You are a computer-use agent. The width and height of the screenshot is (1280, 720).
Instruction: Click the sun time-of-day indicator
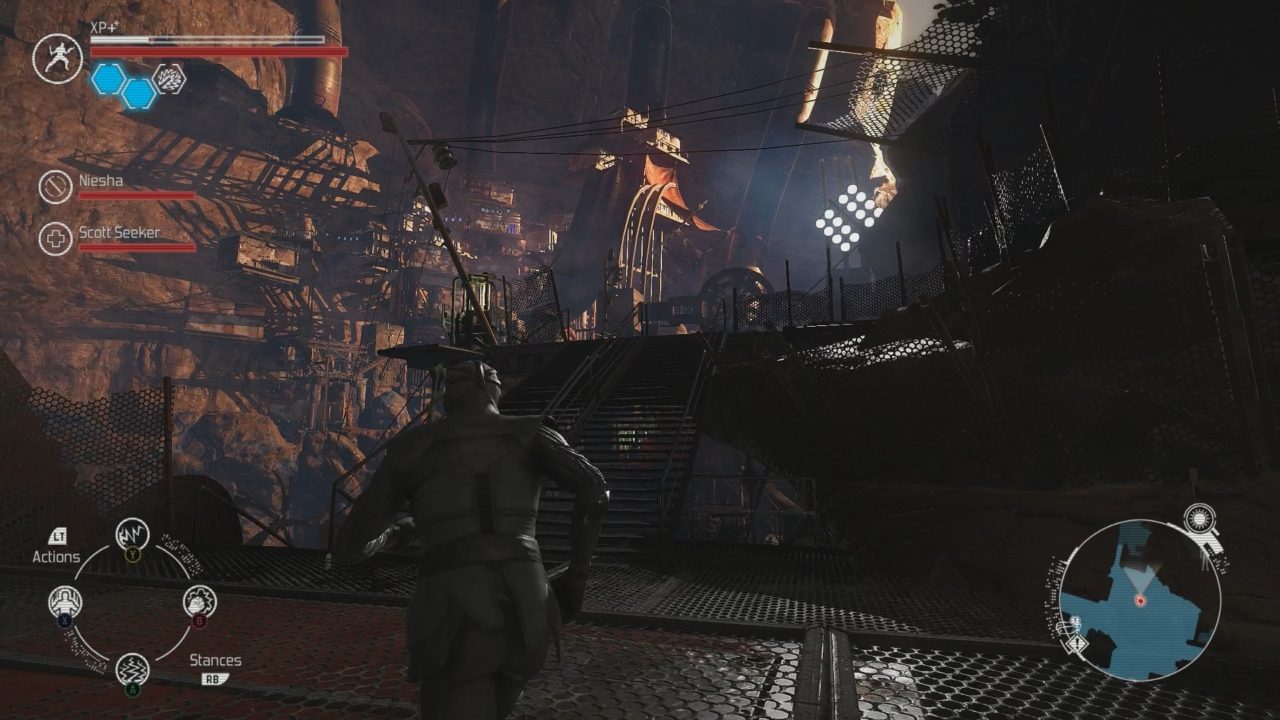pyautogui.click(x=1197, y=518)
